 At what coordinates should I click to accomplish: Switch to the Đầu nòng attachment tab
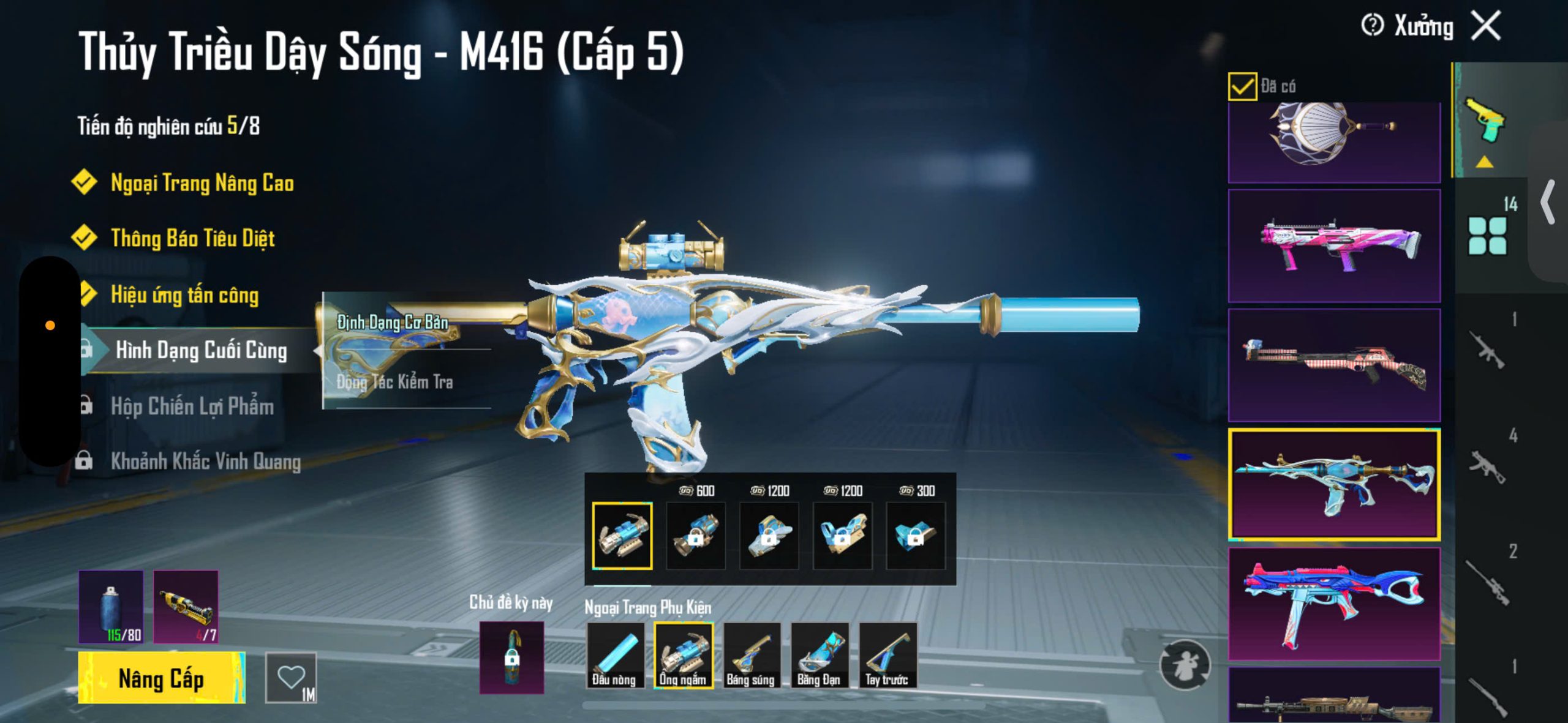614,655
